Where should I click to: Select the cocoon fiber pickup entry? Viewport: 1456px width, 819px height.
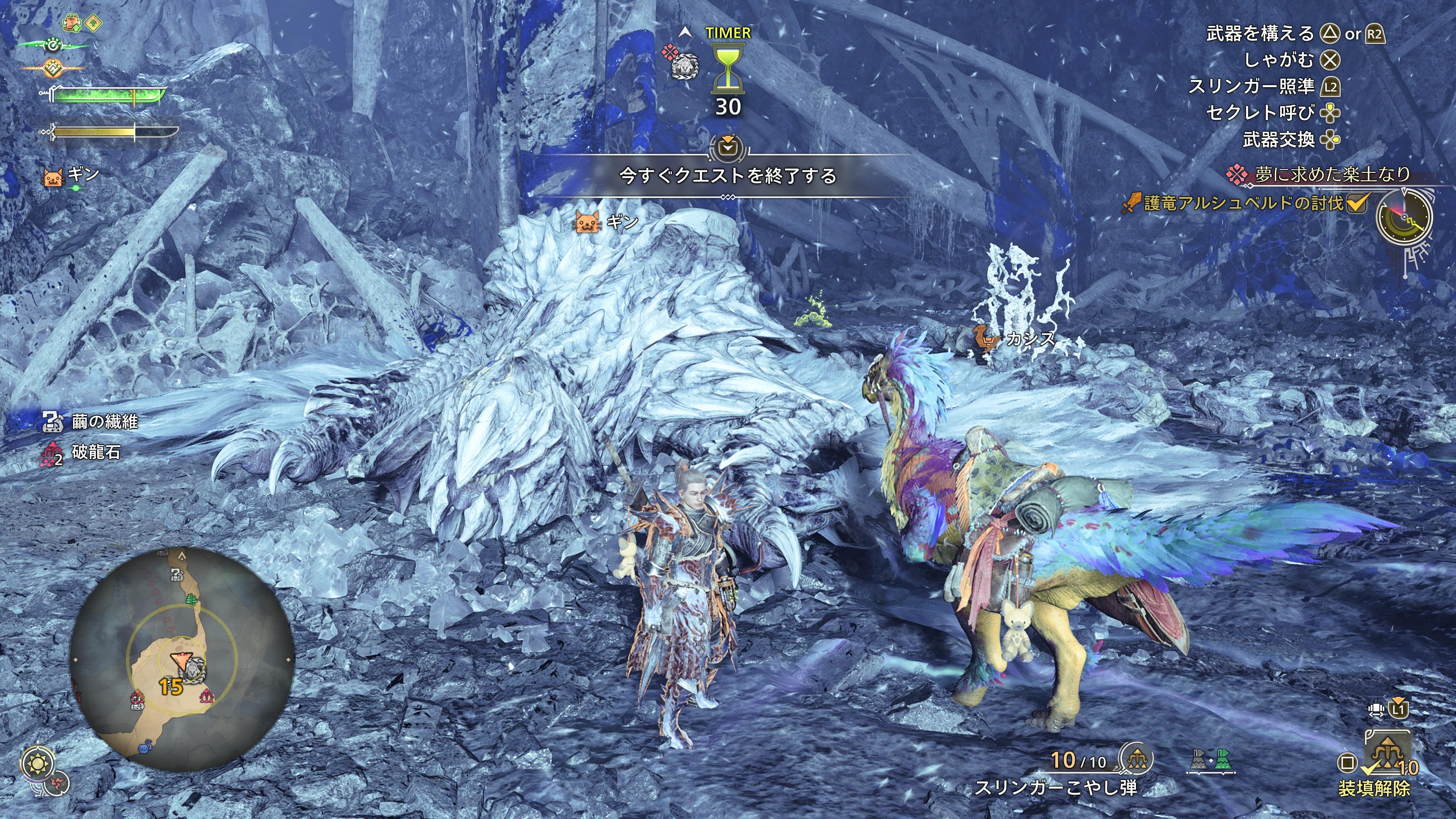tap(91, 421)
